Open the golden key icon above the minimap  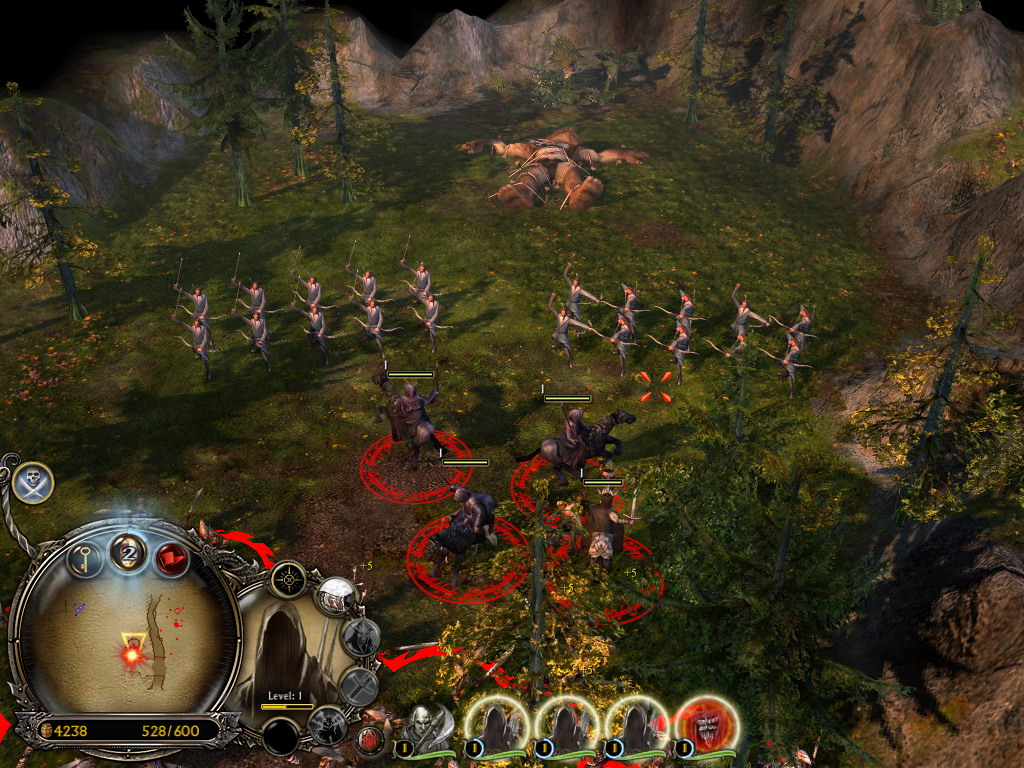85,556
